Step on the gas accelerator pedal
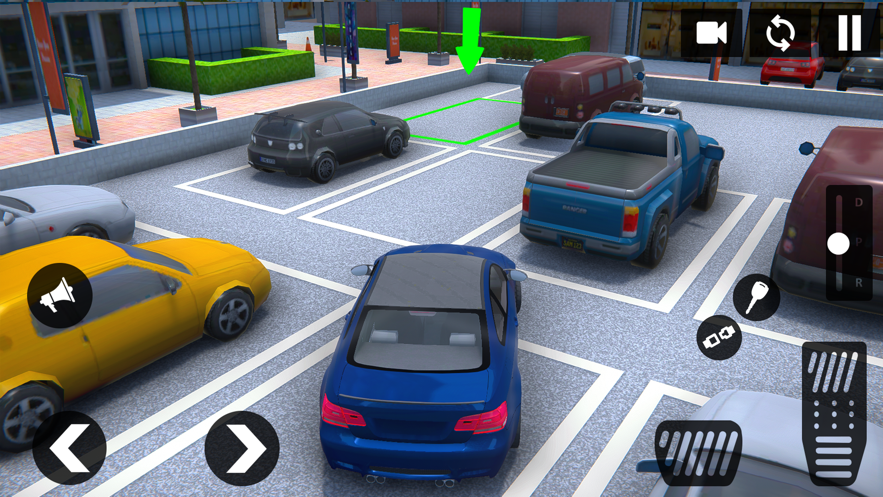883x497 pixels. (x=834, y=412)
